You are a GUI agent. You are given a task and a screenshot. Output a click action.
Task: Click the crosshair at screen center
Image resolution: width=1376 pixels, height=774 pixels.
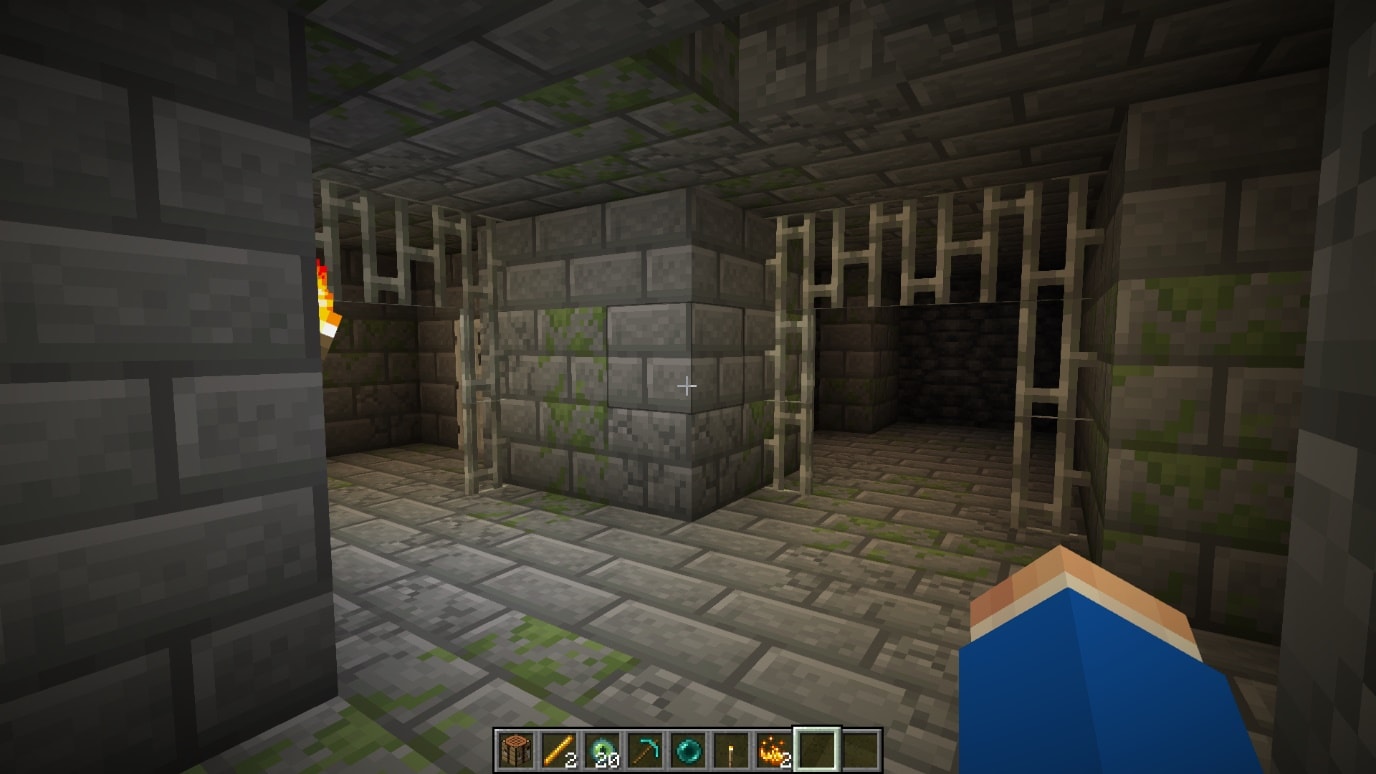tap(688, 385)
